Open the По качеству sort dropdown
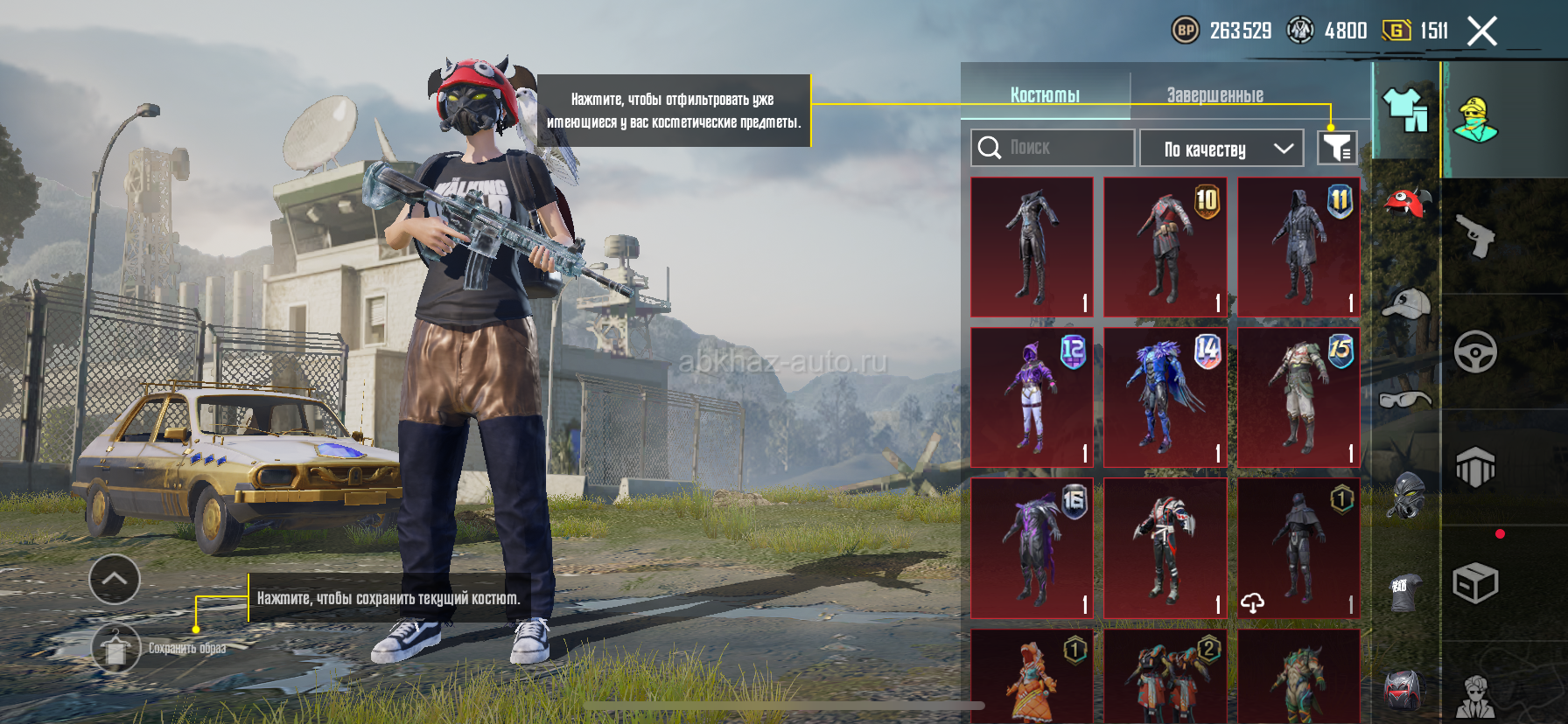This screenshot has height=724, width=1568. pyautogui.click(x=1221, y=149)
